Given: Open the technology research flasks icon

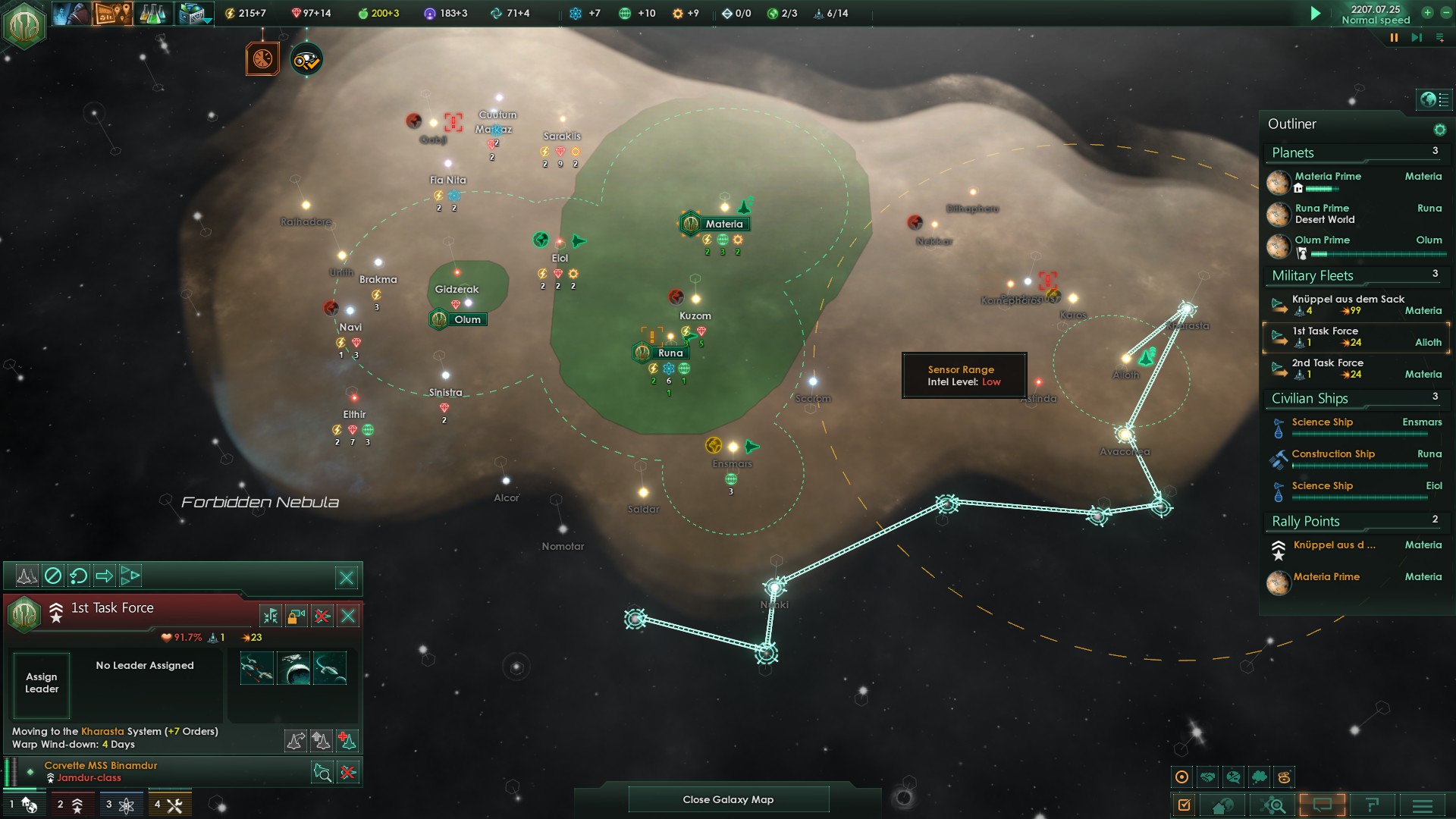Looking at the screenshot, I should point(152,14).
